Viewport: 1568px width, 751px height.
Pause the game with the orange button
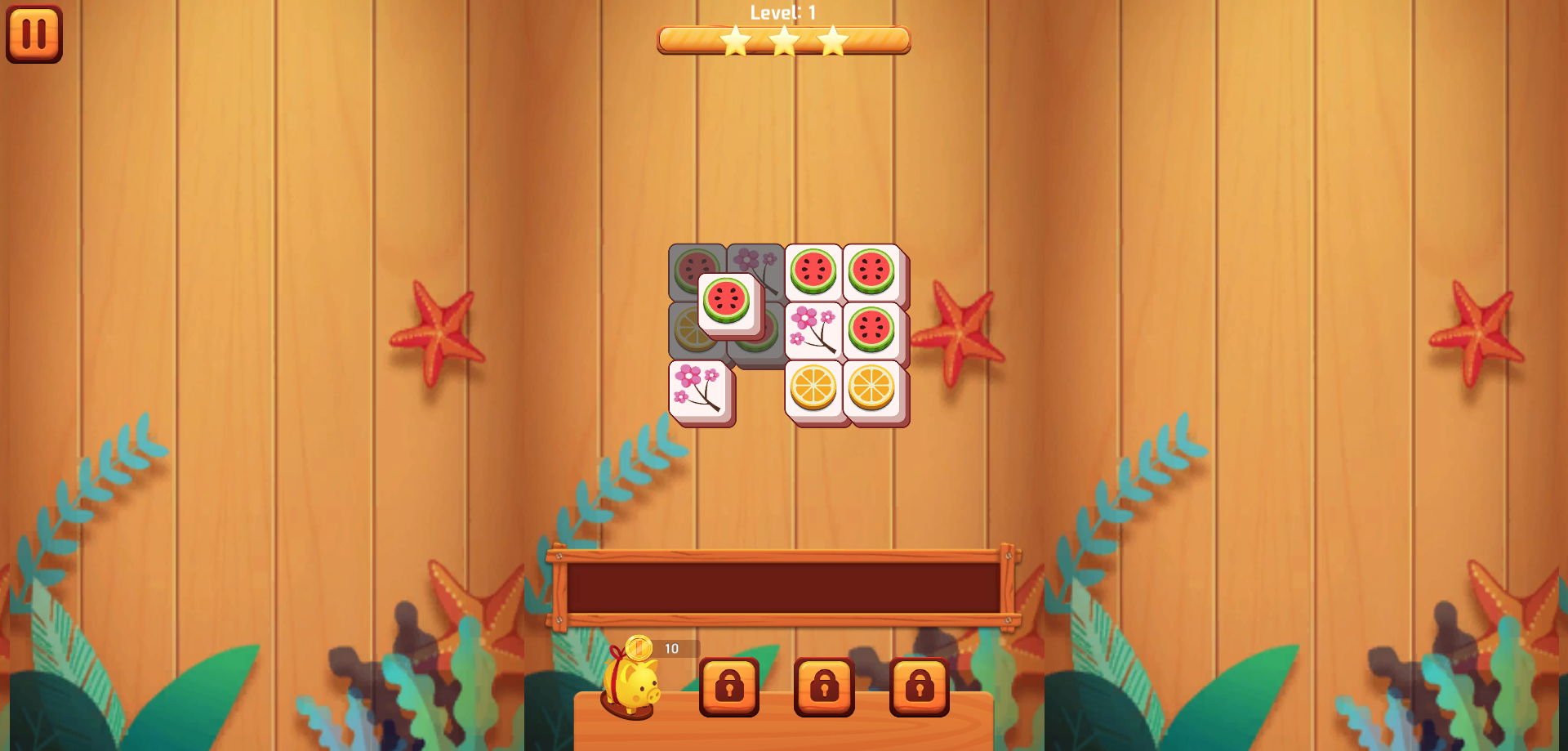tap(33, 34)
